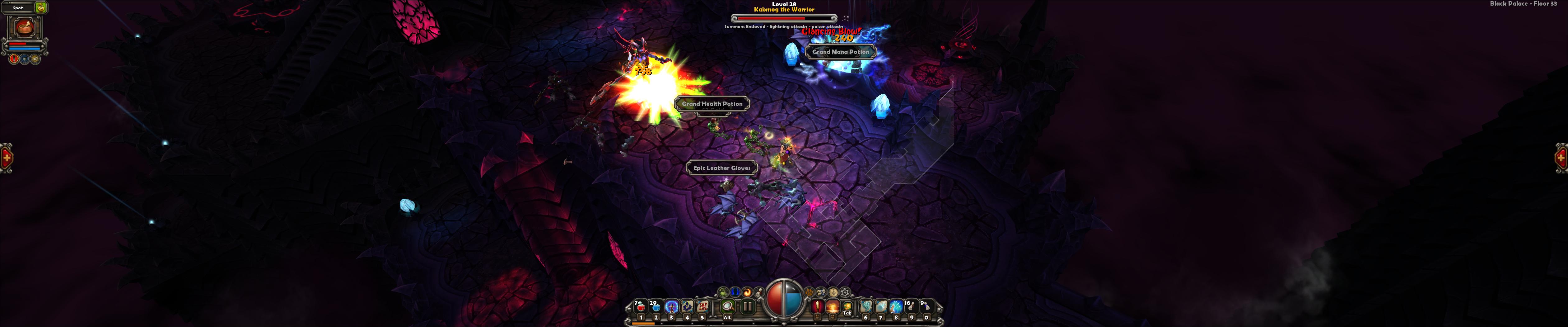Activate the blue hand ice skill in slot 8
The width and height of the screenshot is (1568, 327).
click(896, 307)
